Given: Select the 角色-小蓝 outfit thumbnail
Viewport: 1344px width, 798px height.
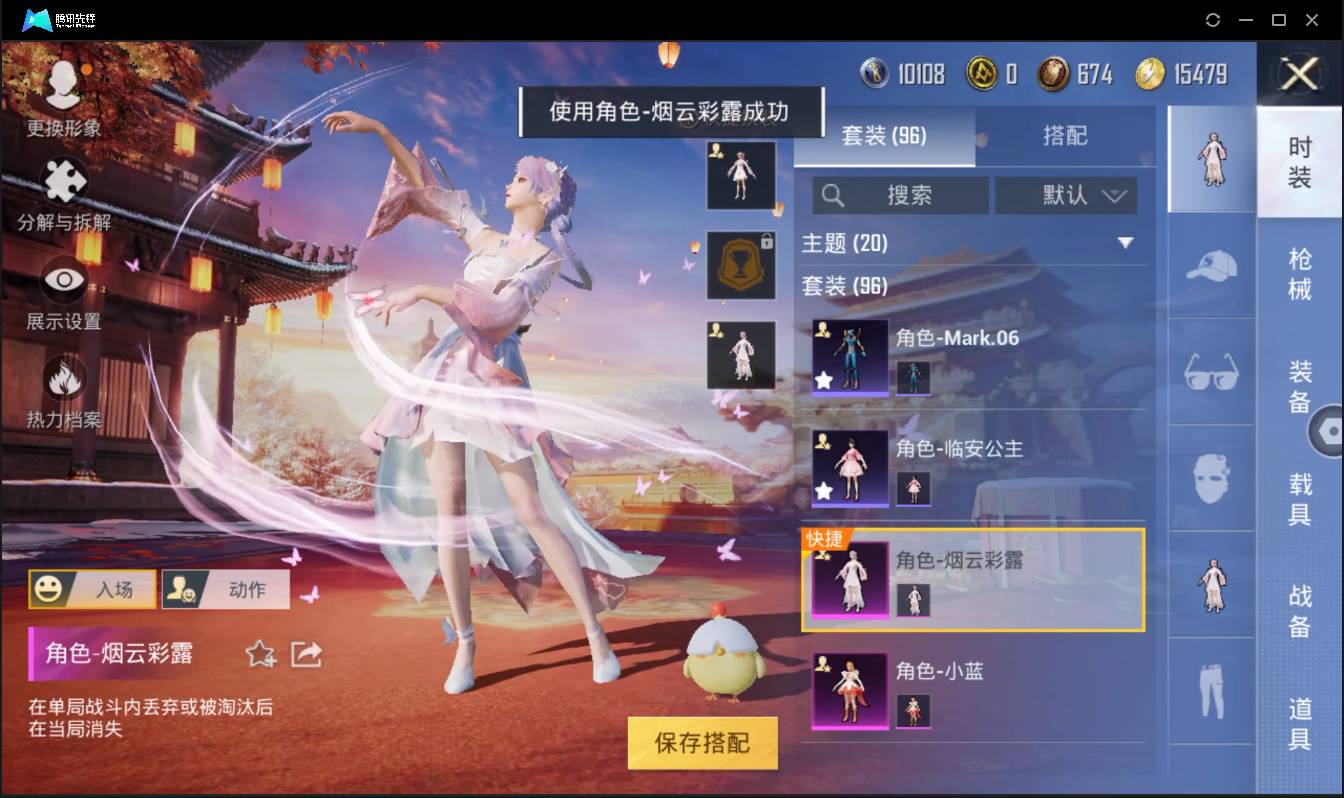Looking at the screenshot, I should coord(849,690).
